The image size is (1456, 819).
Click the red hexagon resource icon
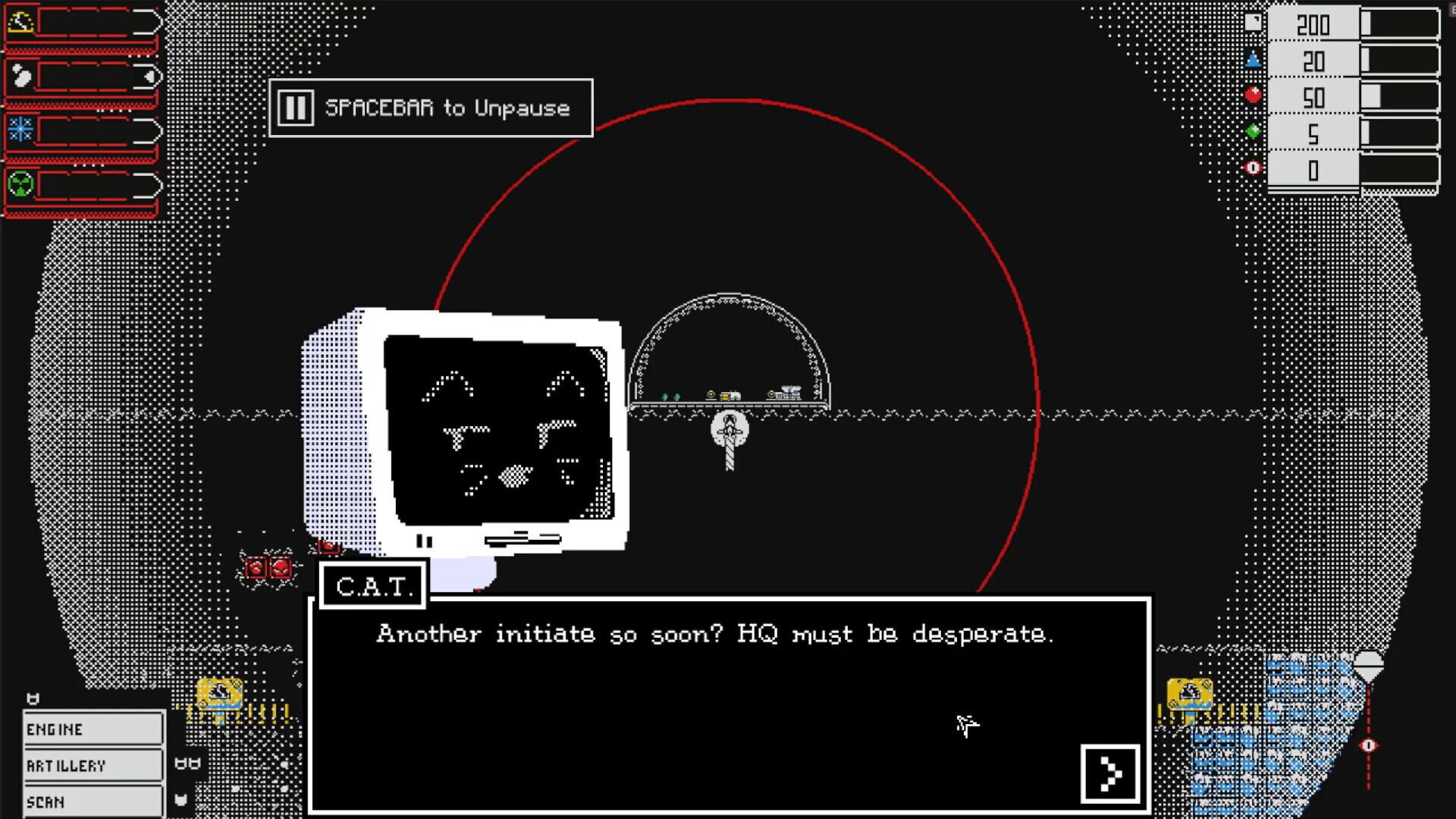coord(1254,94)
